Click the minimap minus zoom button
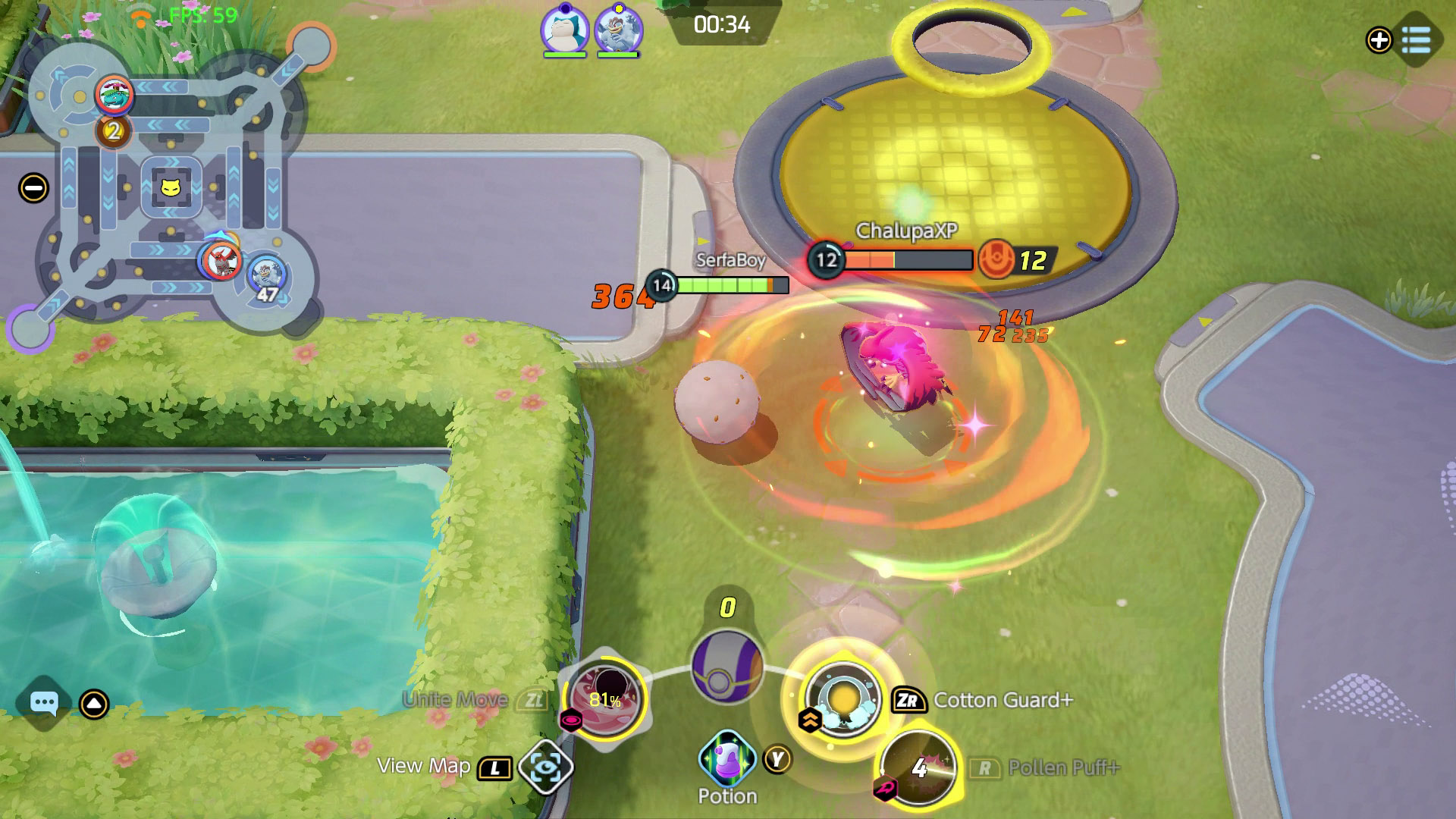 [34, 188]
